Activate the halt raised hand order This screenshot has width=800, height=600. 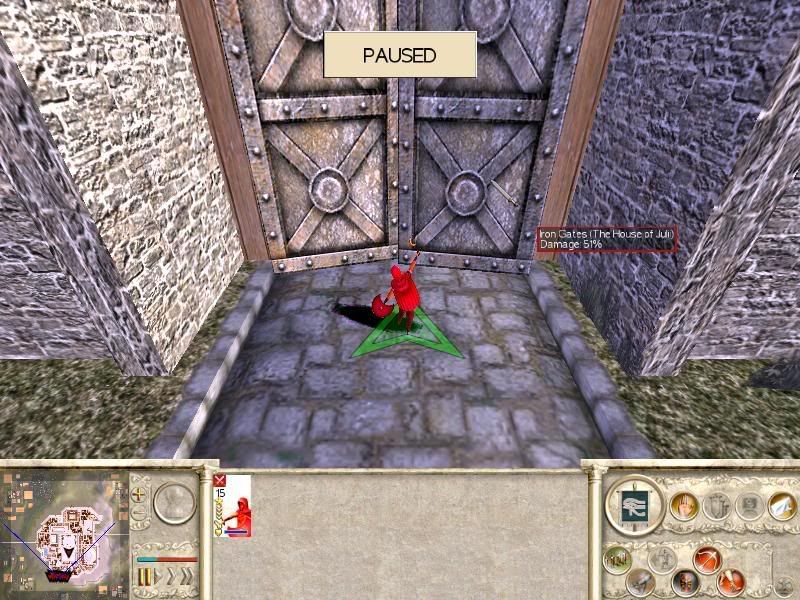pyautogui.click(x=683, y=506)
